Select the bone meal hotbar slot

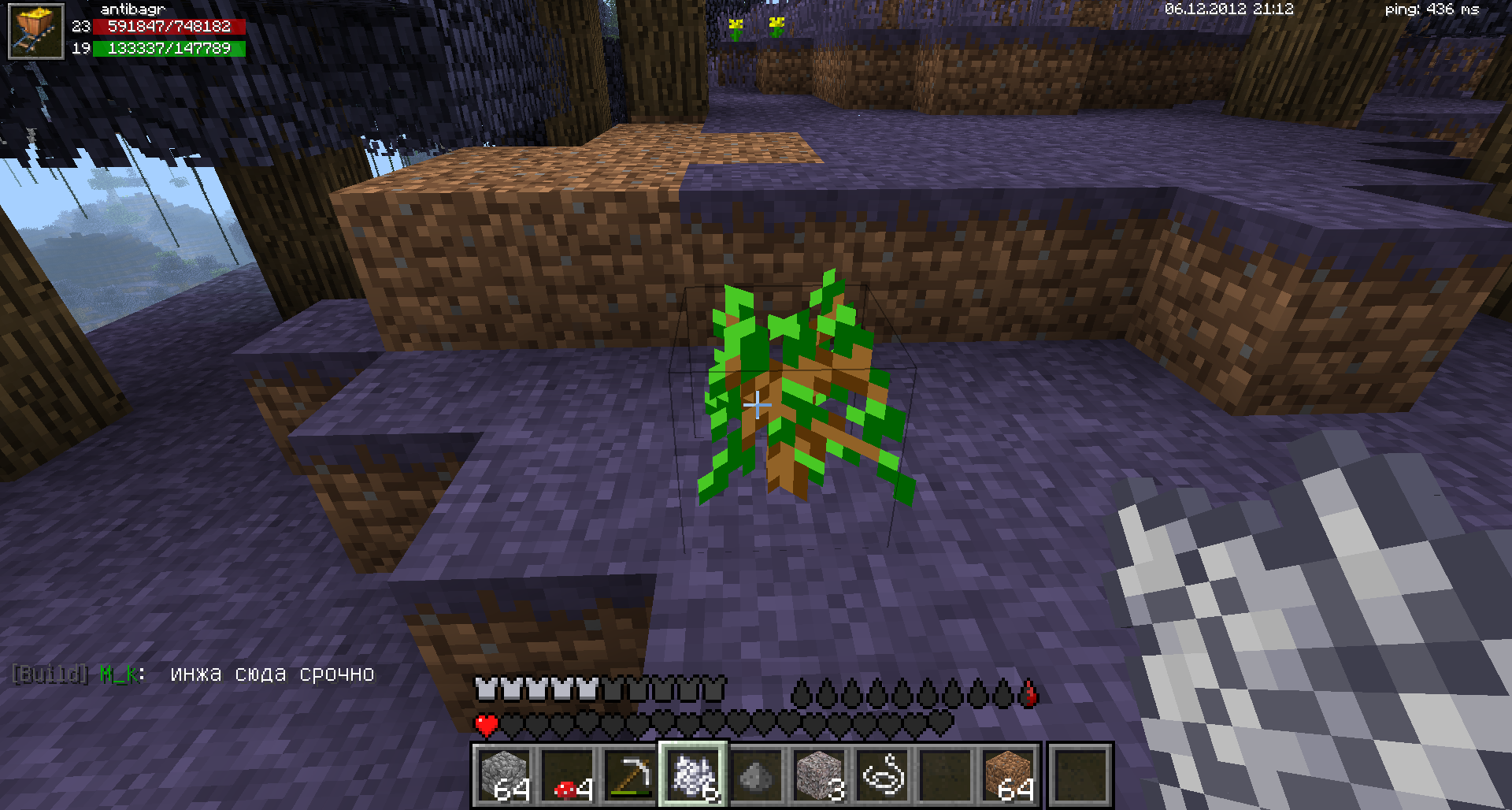(x=693, y=775)
